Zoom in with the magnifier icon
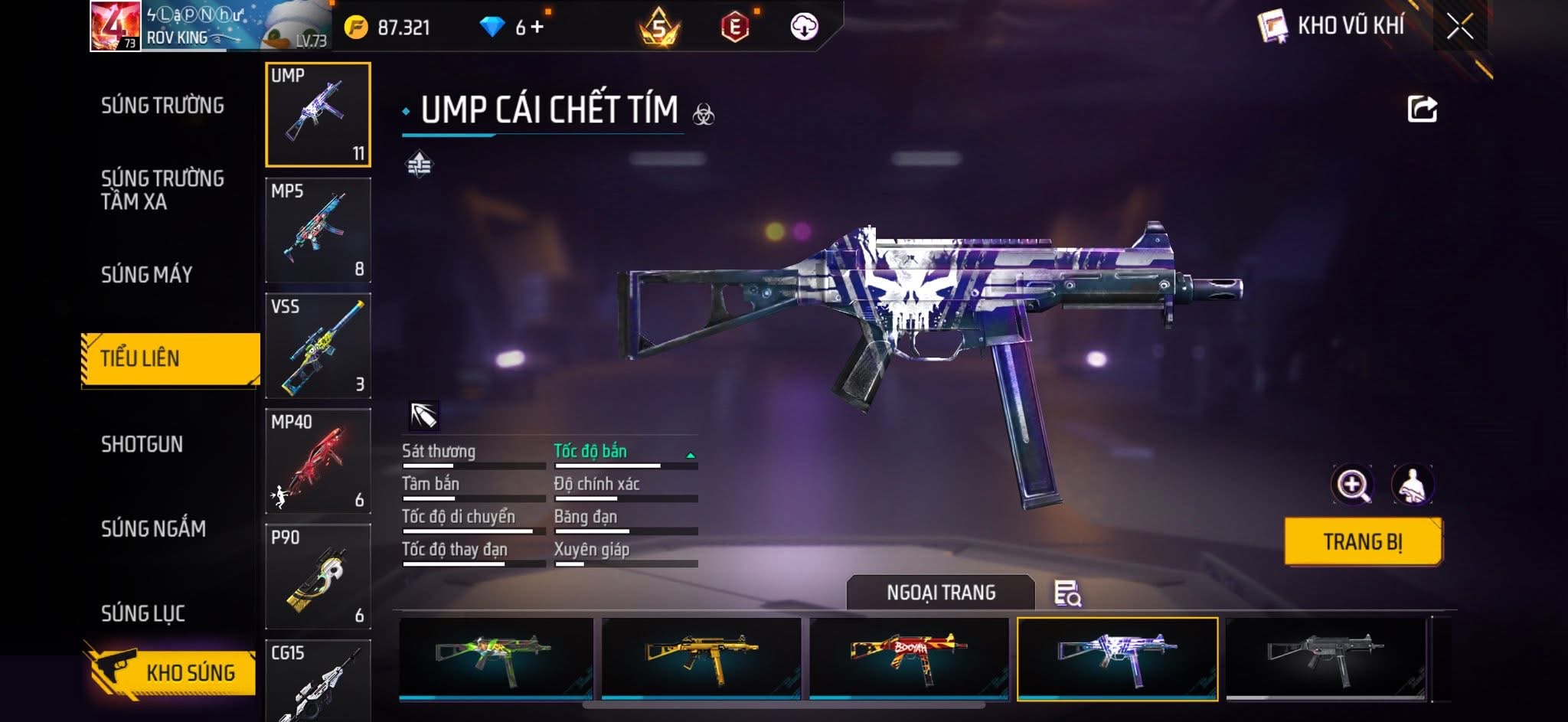Screen dimensions: 1568x722 click(1352, 485)
